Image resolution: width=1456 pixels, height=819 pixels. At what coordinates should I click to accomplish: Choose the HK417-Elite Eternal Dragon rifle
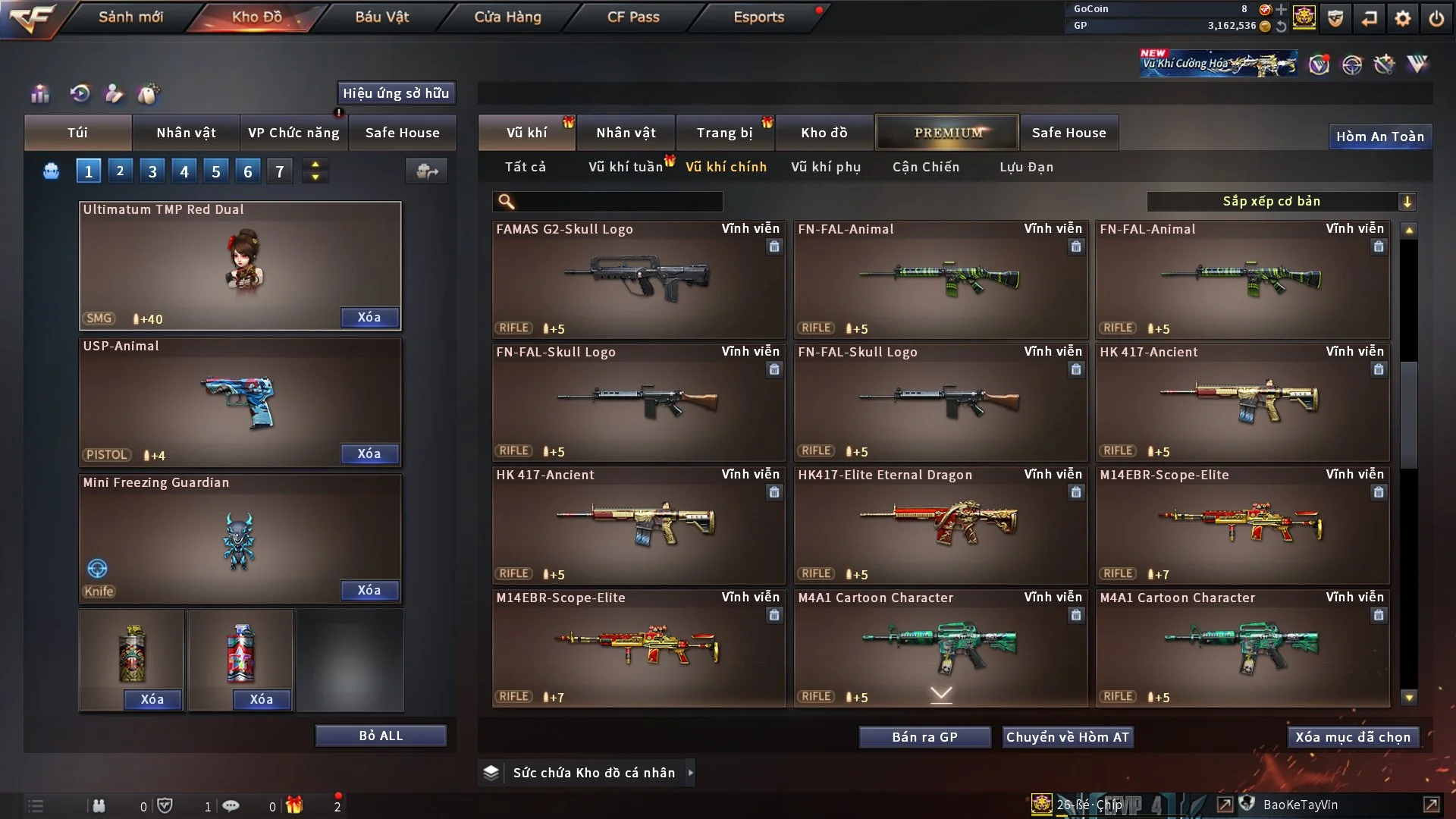pos(940,525)
